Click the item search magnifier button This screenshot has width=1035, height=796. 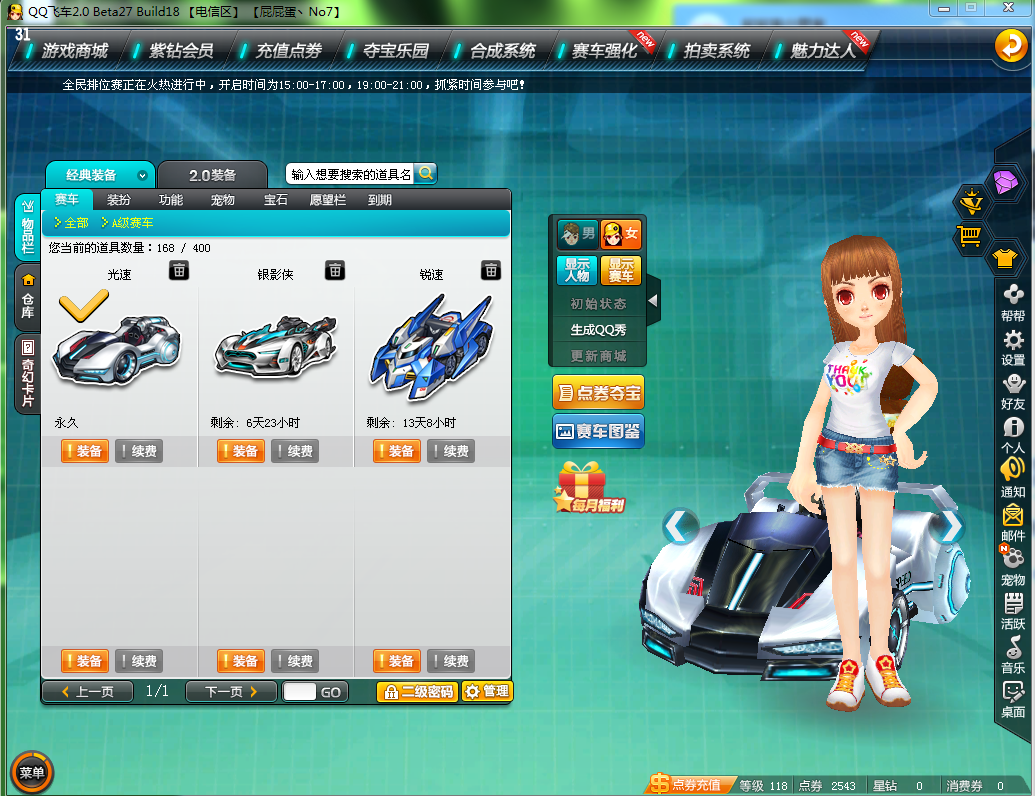pos(426,174)
